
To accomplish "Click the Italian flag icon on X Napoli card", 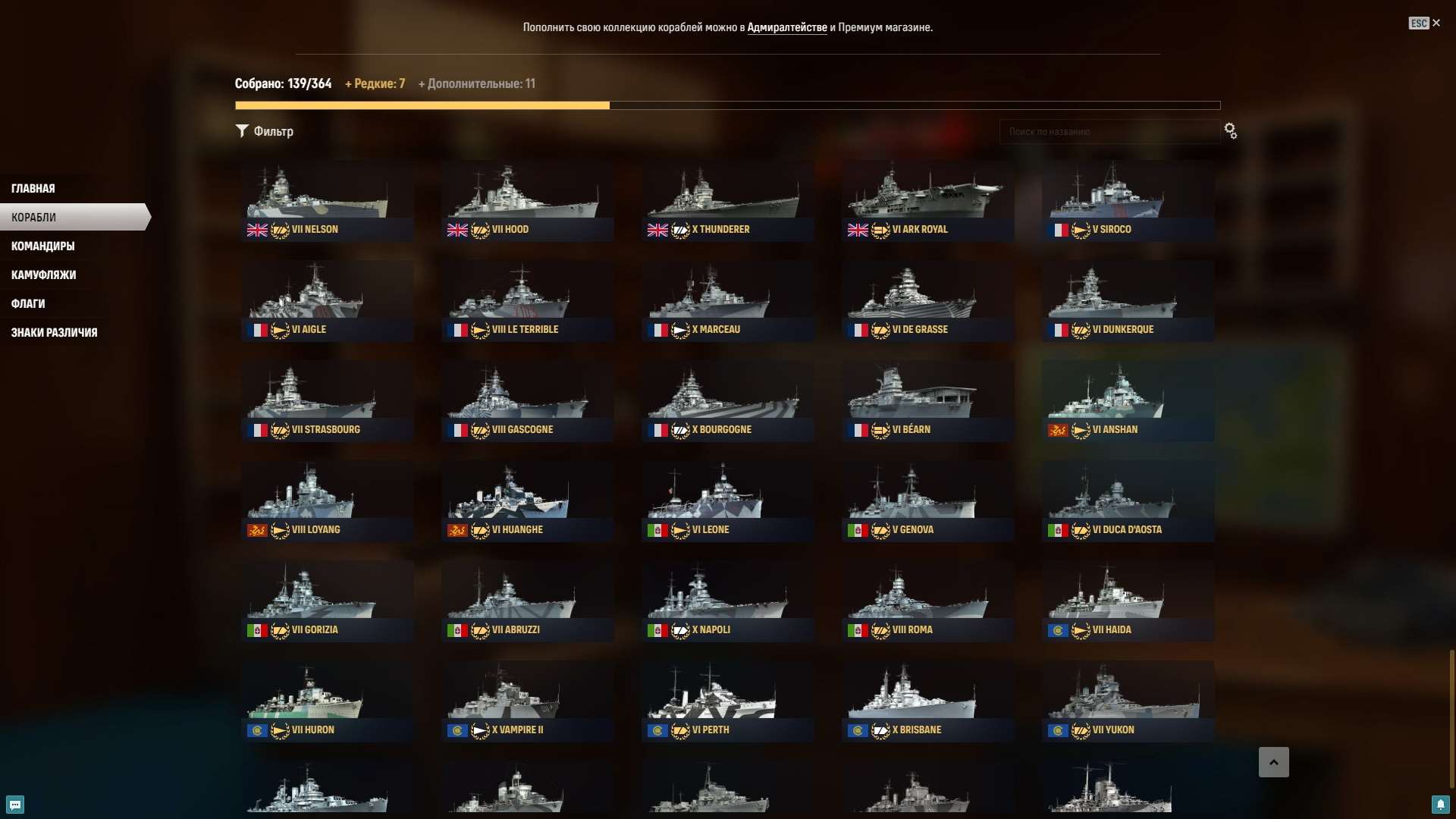I will click(657, 630).
